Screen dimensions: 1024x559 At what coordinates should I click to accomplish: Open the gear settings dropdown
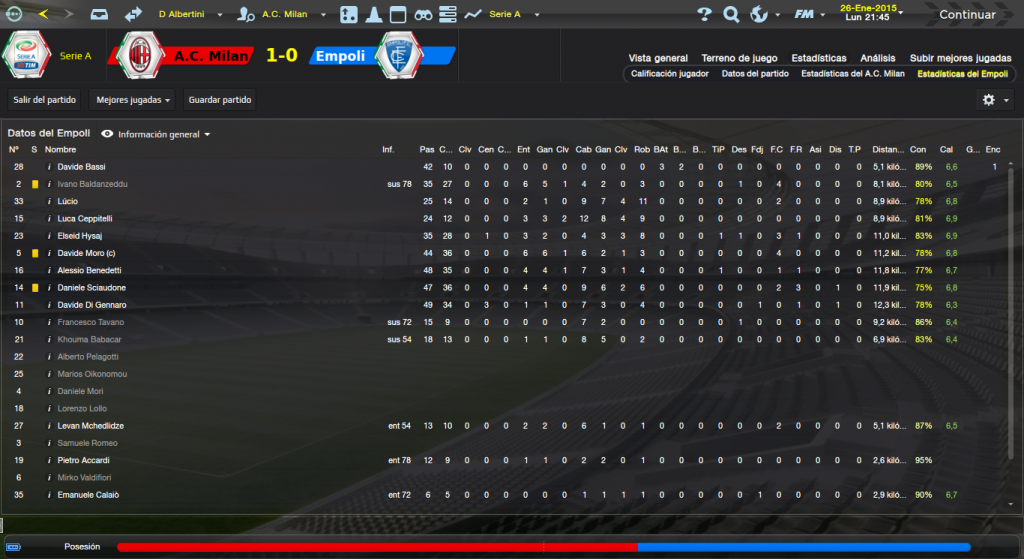(993, 100)
